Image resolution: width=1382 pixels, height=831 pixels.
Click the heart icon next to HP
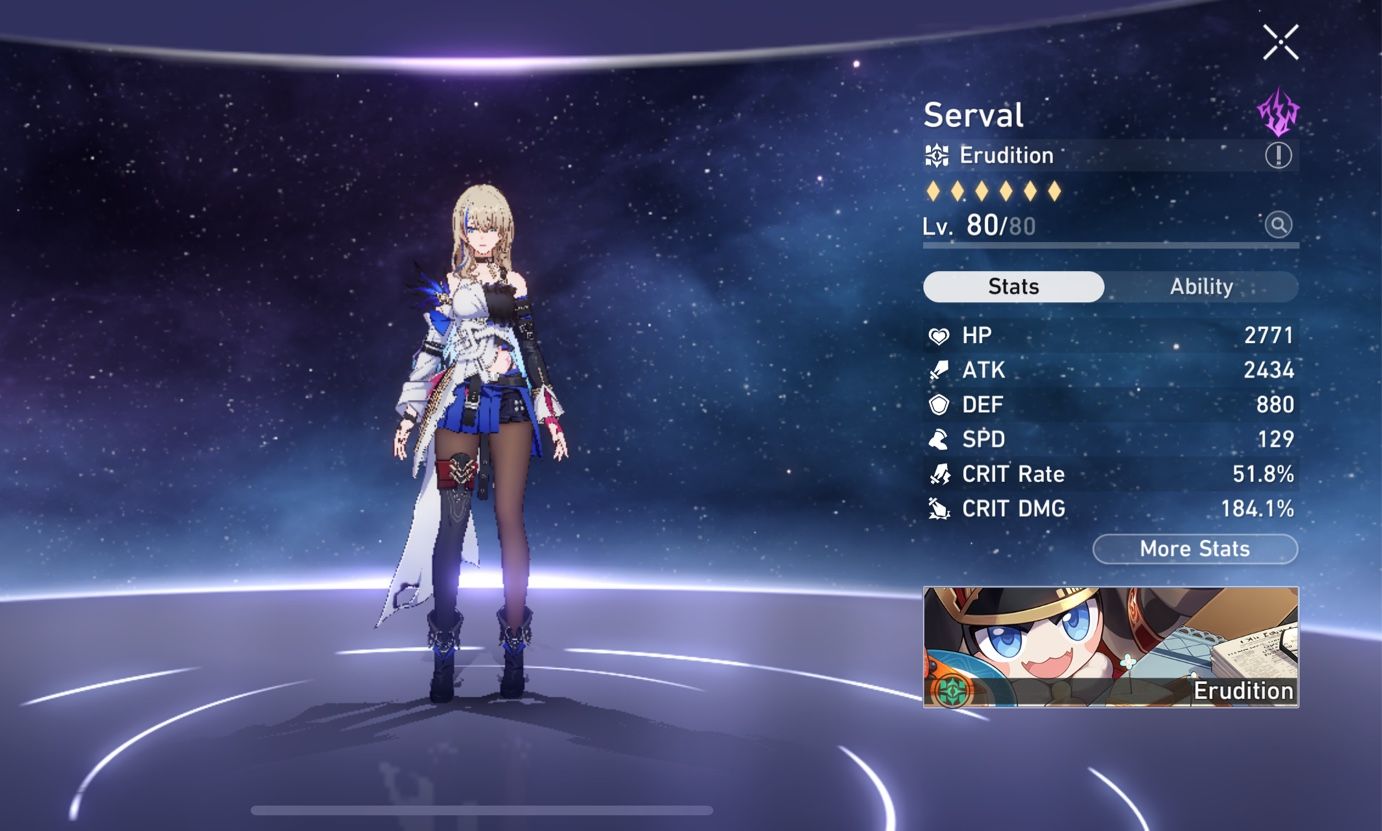pyautogui.click(x=937, y=335)
